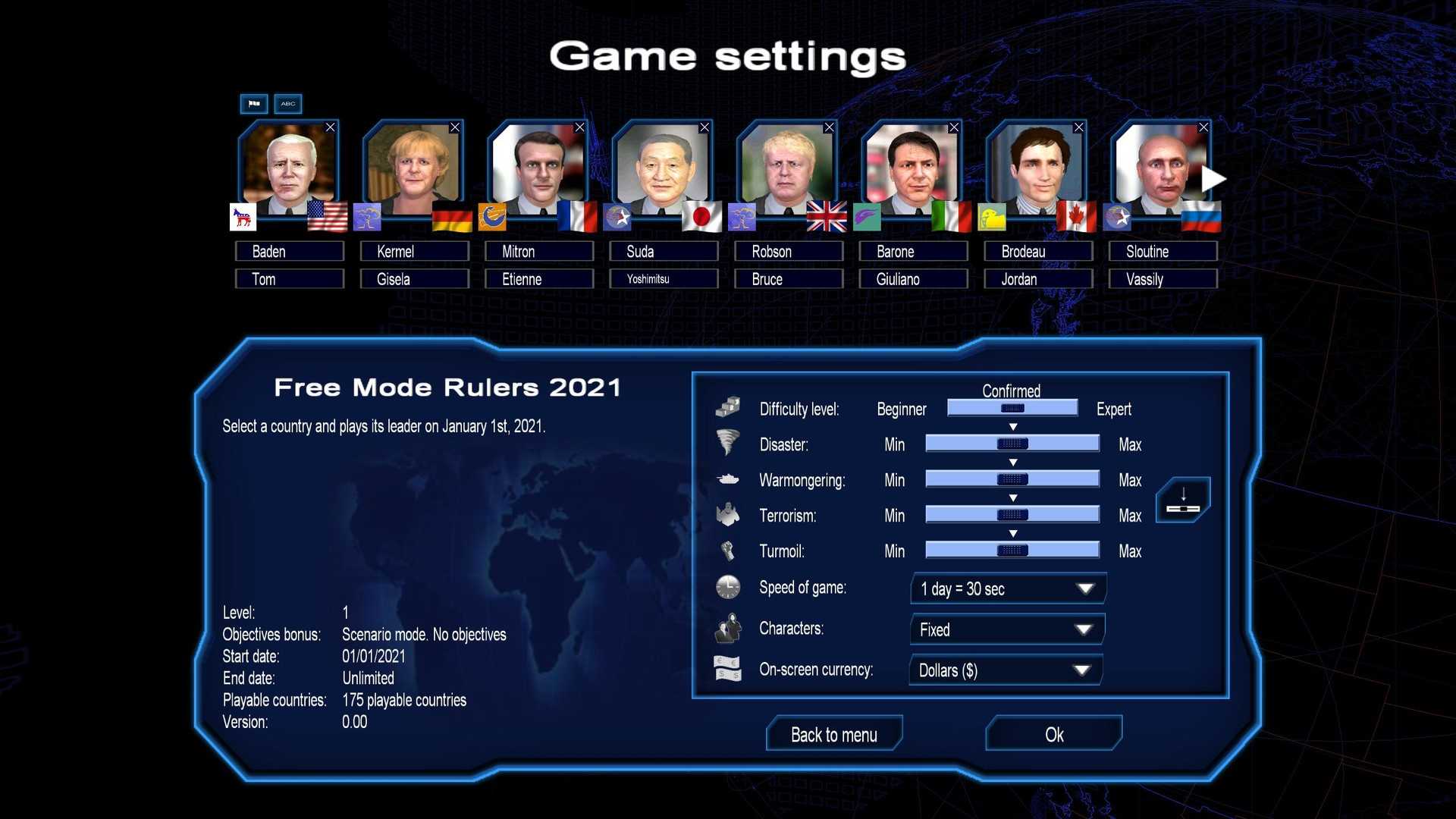
Task: Click the Difficulty level blocks icon
Action: (727, 407)
